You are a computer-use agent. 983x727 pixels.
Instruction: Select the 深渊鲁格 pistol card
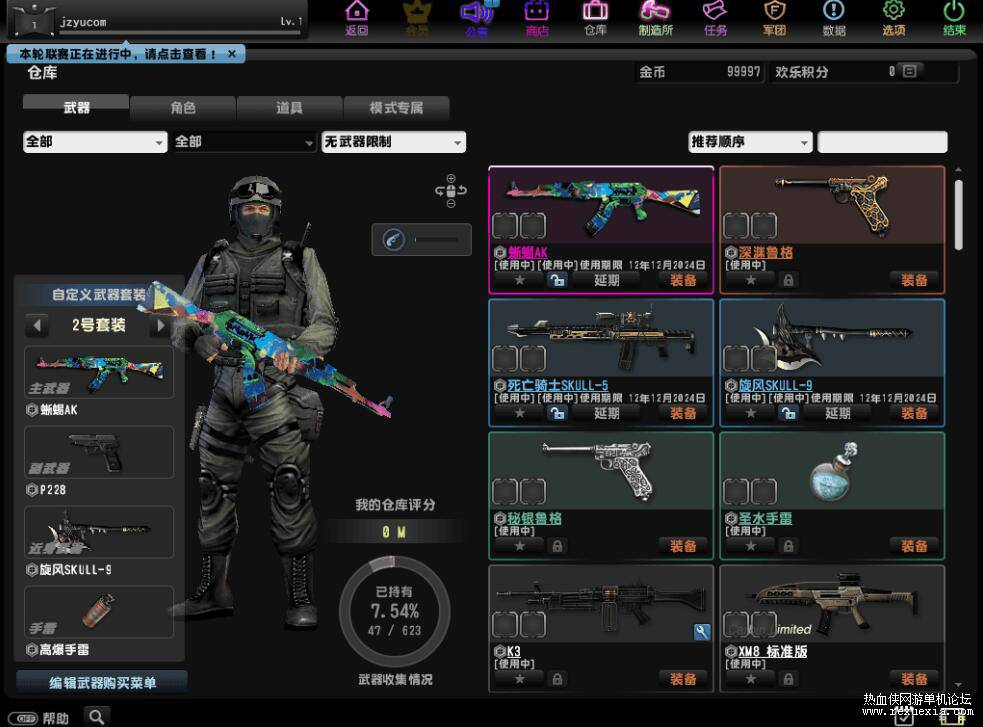(x=832, y=209)
